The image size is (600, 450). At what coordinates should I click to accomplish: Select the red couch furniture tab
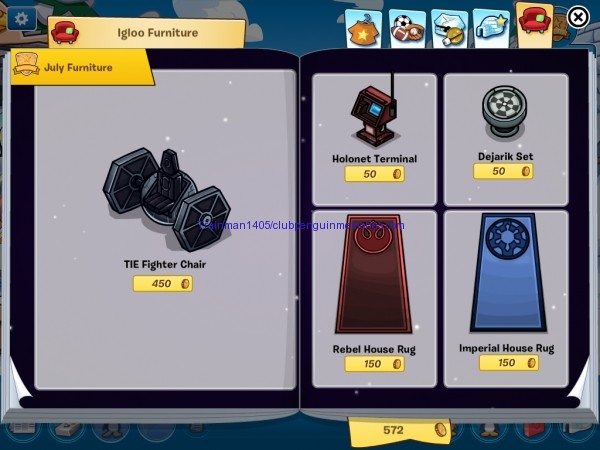(x=535, y=22)
